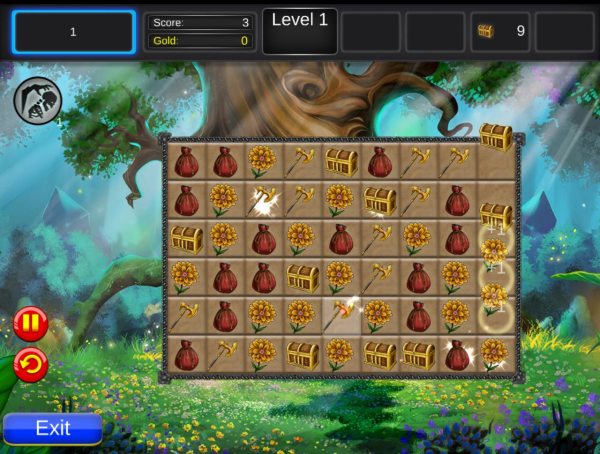Select the axe tile on the highlighted lighter square
Screen dimensions: 600x454
[x=340, y=316]
